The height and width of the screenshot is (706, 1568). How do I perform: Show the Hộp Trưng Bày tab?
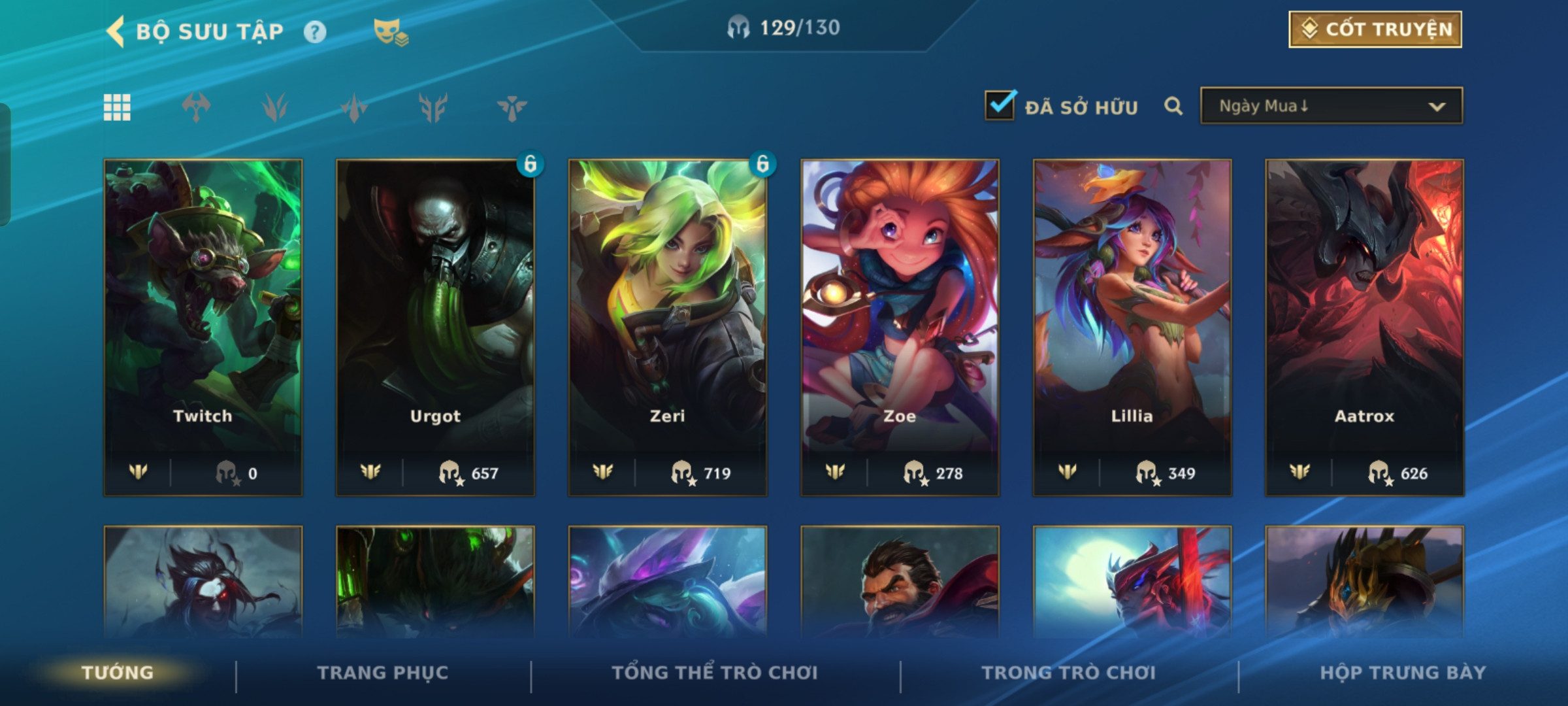tap(1403, 673)
